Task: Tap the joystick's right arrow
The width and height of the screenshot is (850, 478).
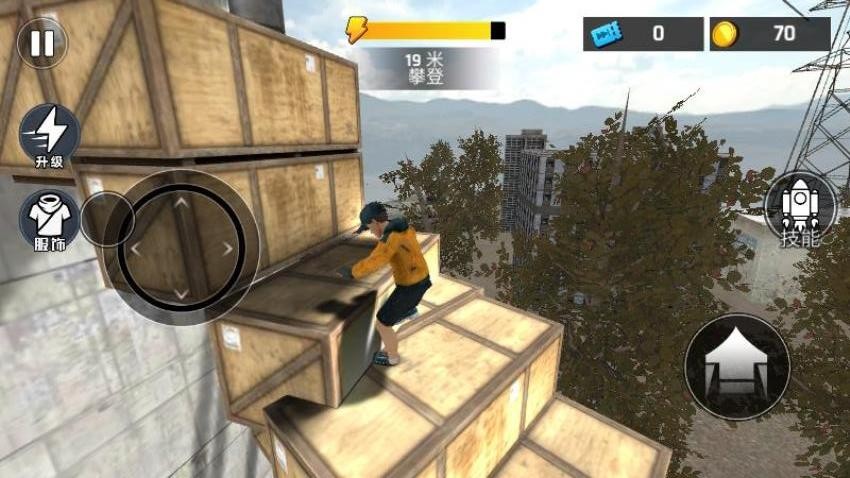Action: point(228,248)
